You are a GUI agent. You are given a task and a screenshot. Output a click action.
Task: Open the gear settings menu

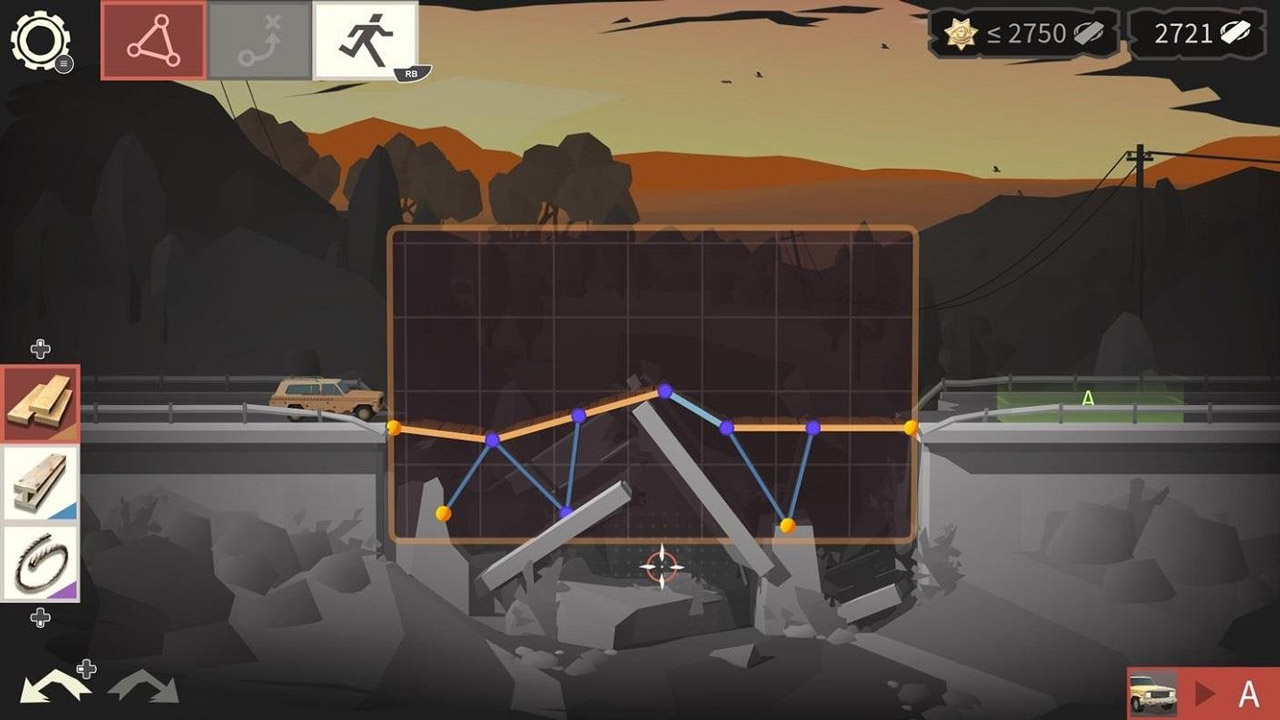pyautogui.click(x=40, y=41)
